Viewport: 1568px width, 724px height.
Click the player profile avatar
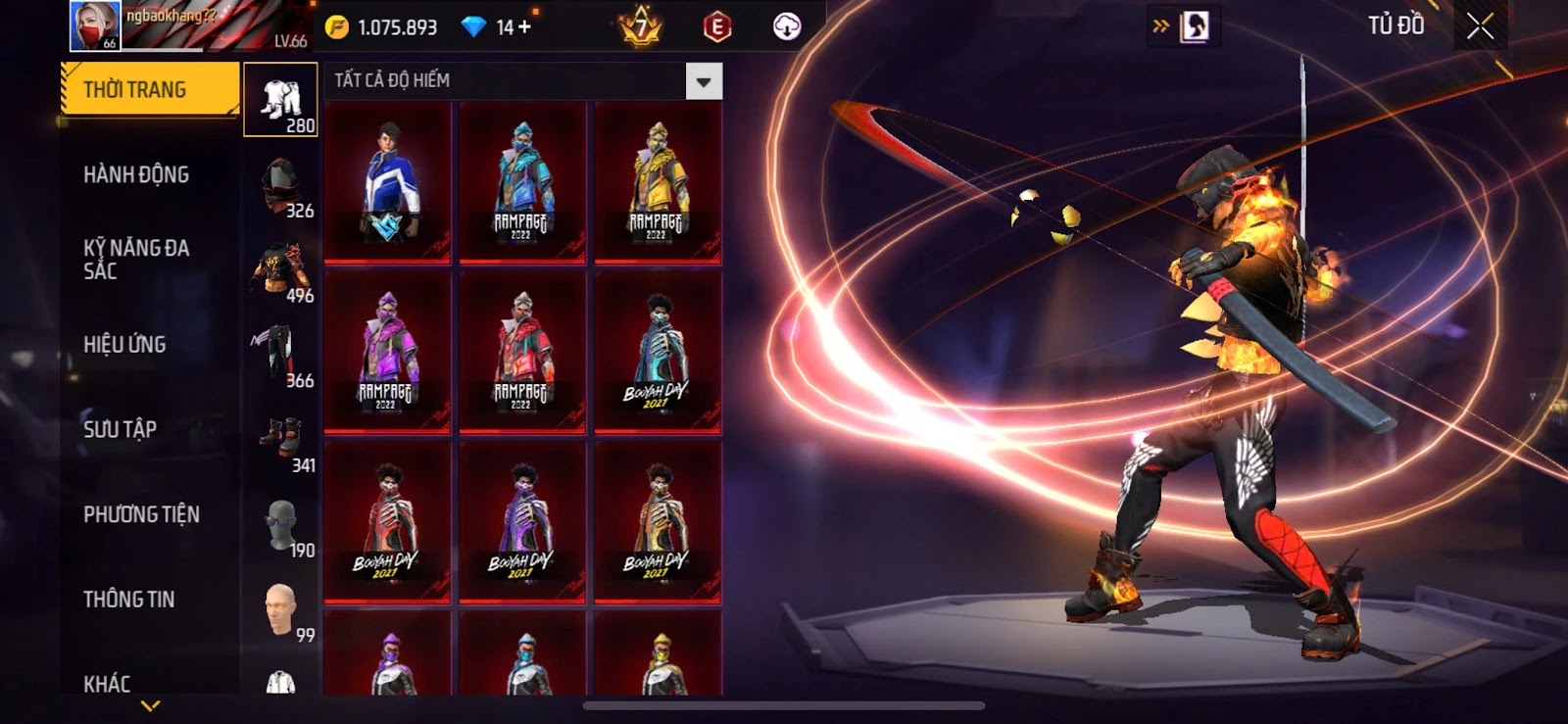pyautogui.click(x=95, y=25)
